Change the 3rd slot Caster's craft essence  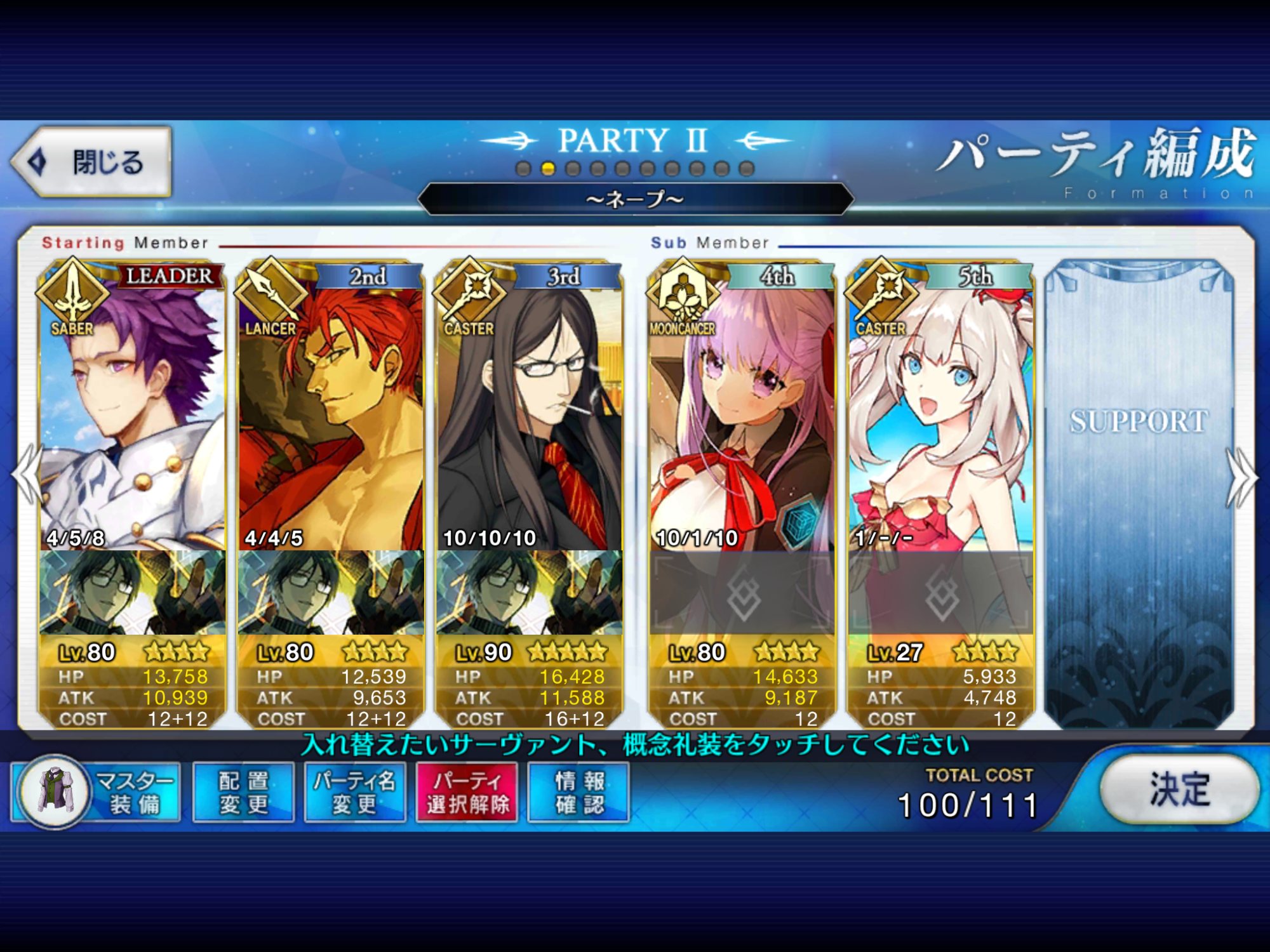pos(529,593)
